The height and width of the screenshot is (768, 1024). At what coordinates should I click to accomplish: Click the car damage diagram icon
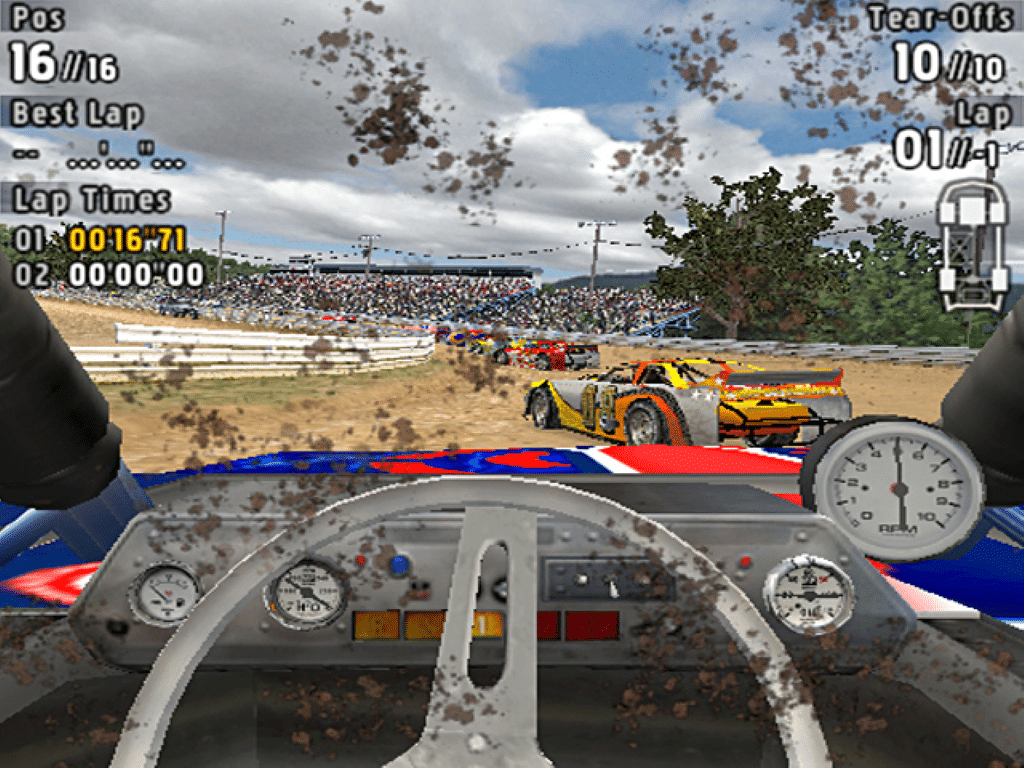coord(971,243)
